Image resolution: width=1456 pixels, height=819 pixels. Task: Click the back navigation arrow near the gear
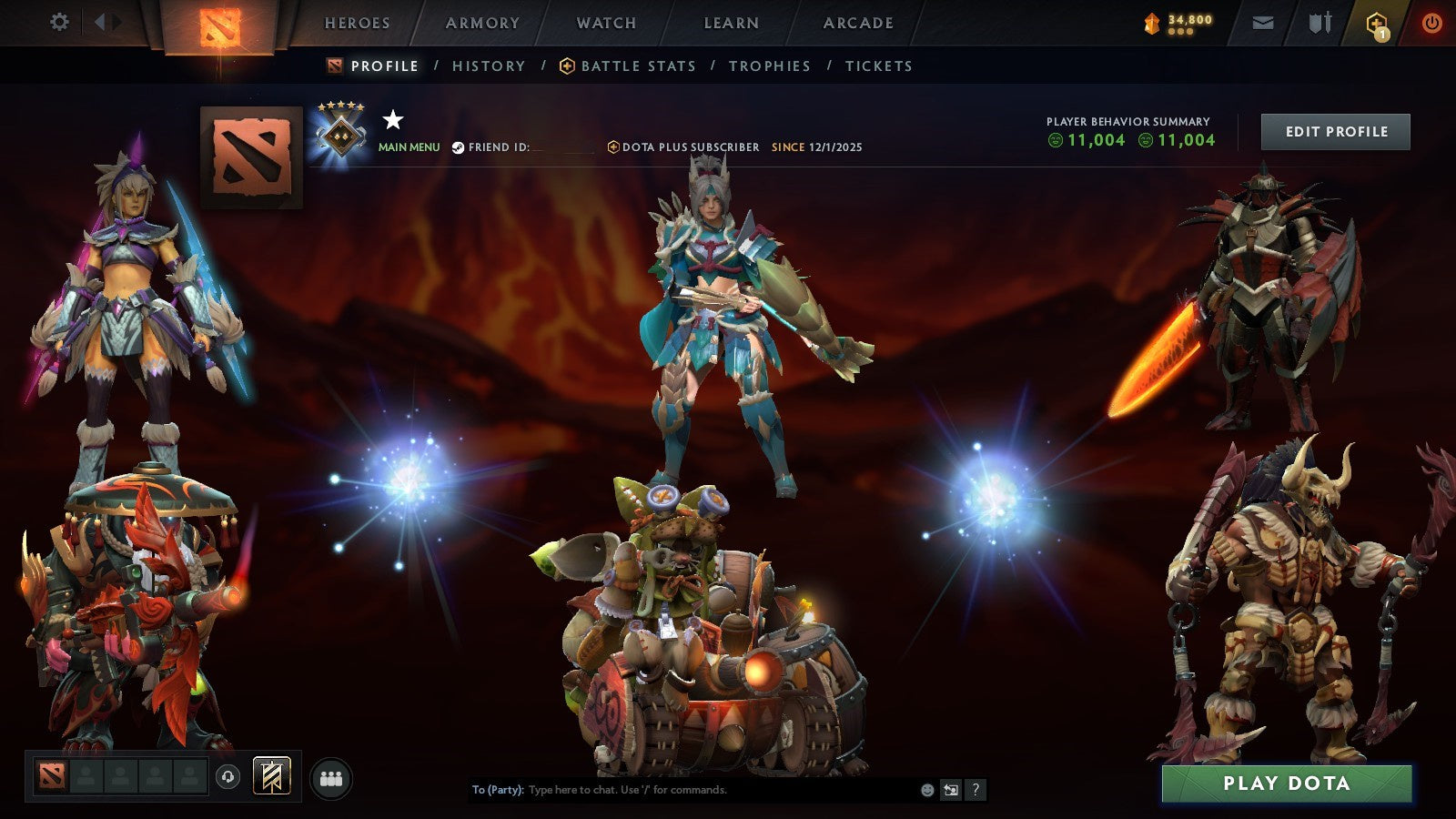click(x=103, y=20)
